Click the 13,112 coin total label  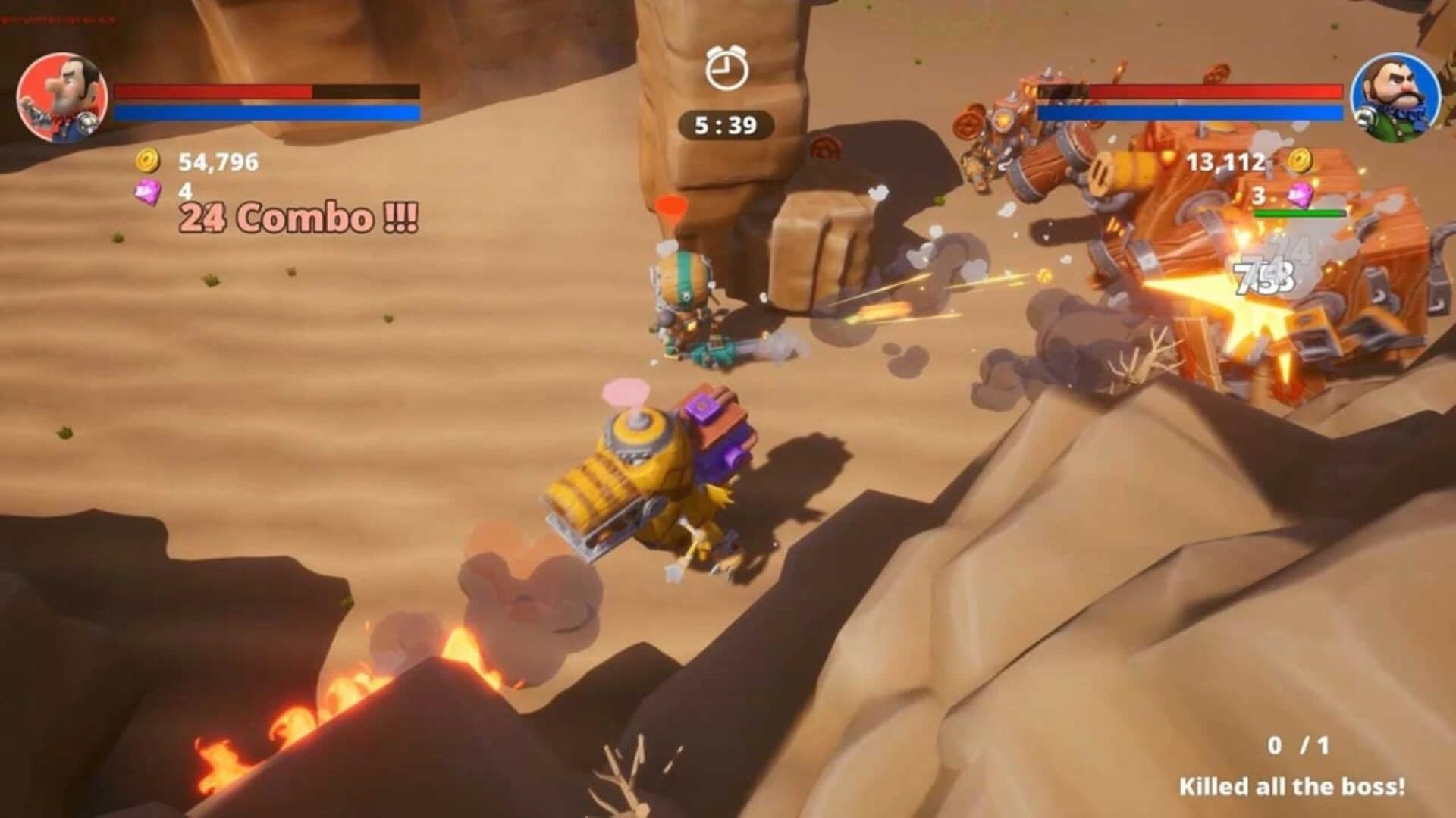(x=1227, y=161)
